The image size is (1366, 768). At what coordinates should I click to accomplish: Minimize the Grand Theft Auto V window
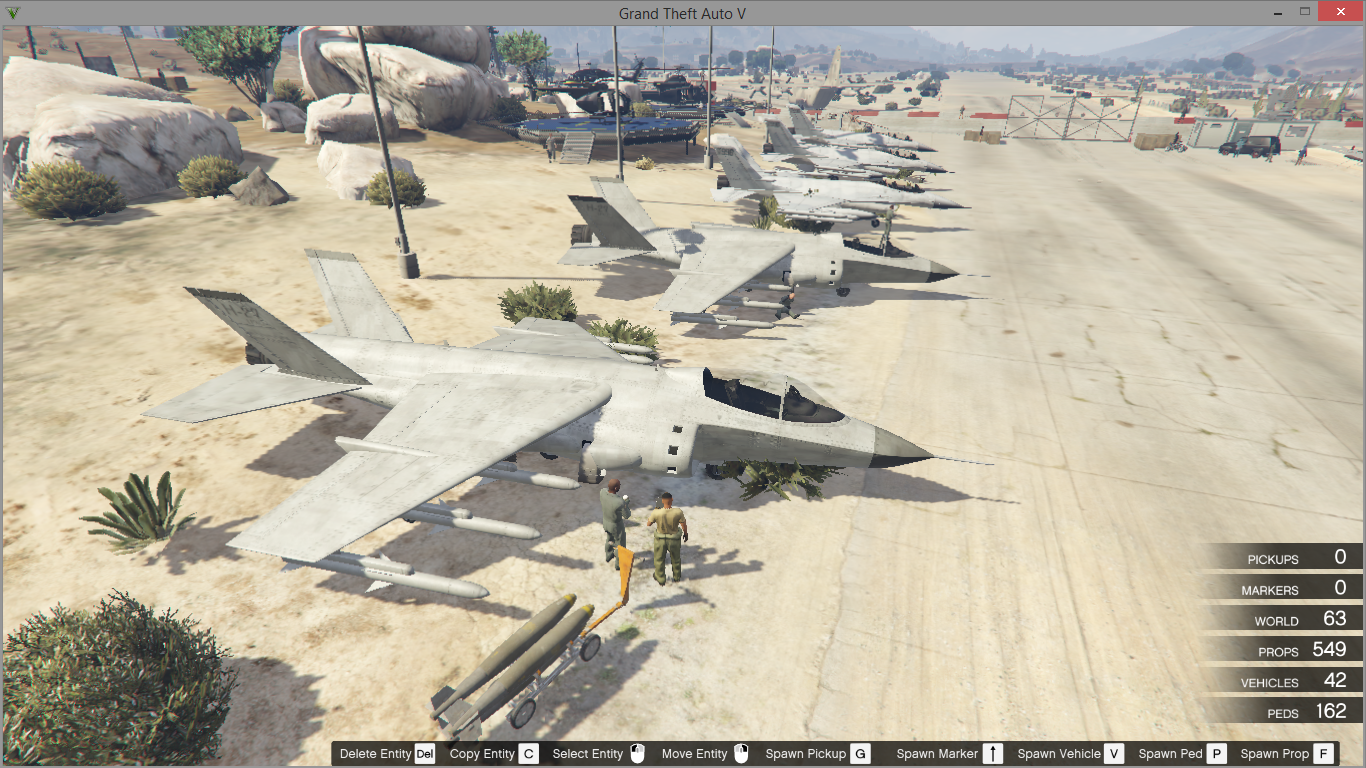tap(1279, 12)
